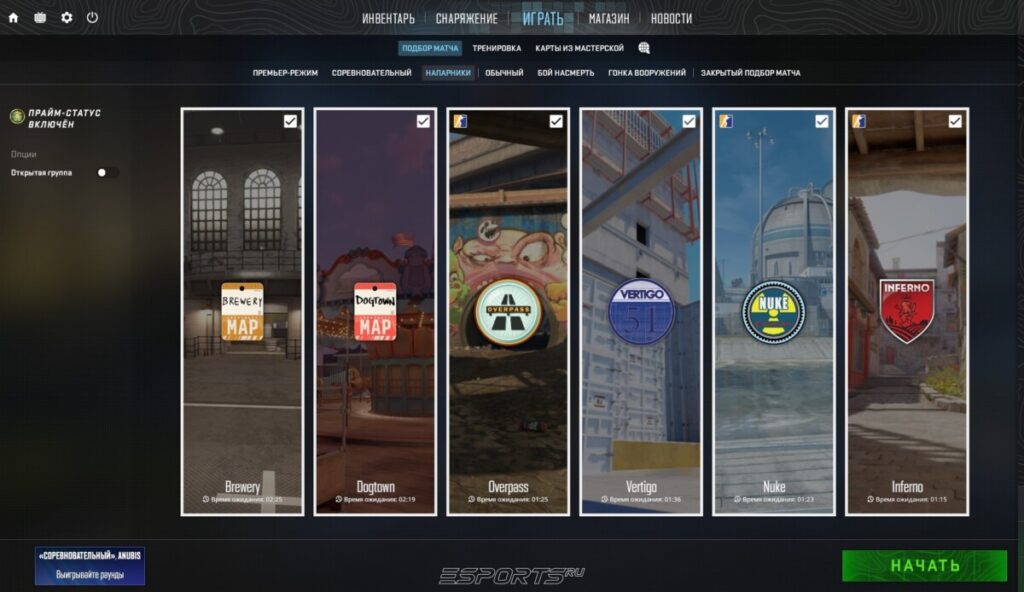Select the Dogtown map card

375,312
